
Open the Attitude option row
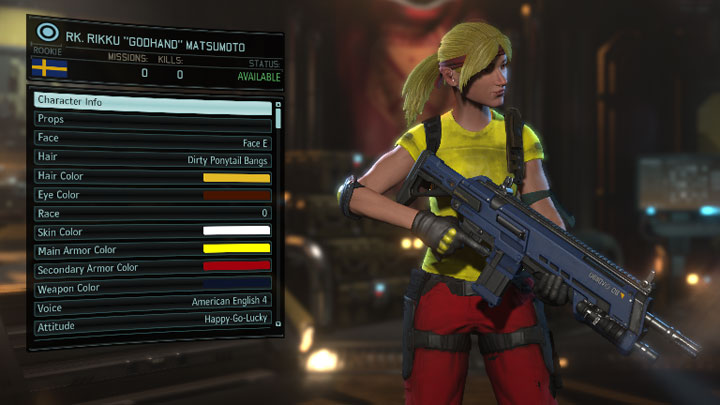152,323
